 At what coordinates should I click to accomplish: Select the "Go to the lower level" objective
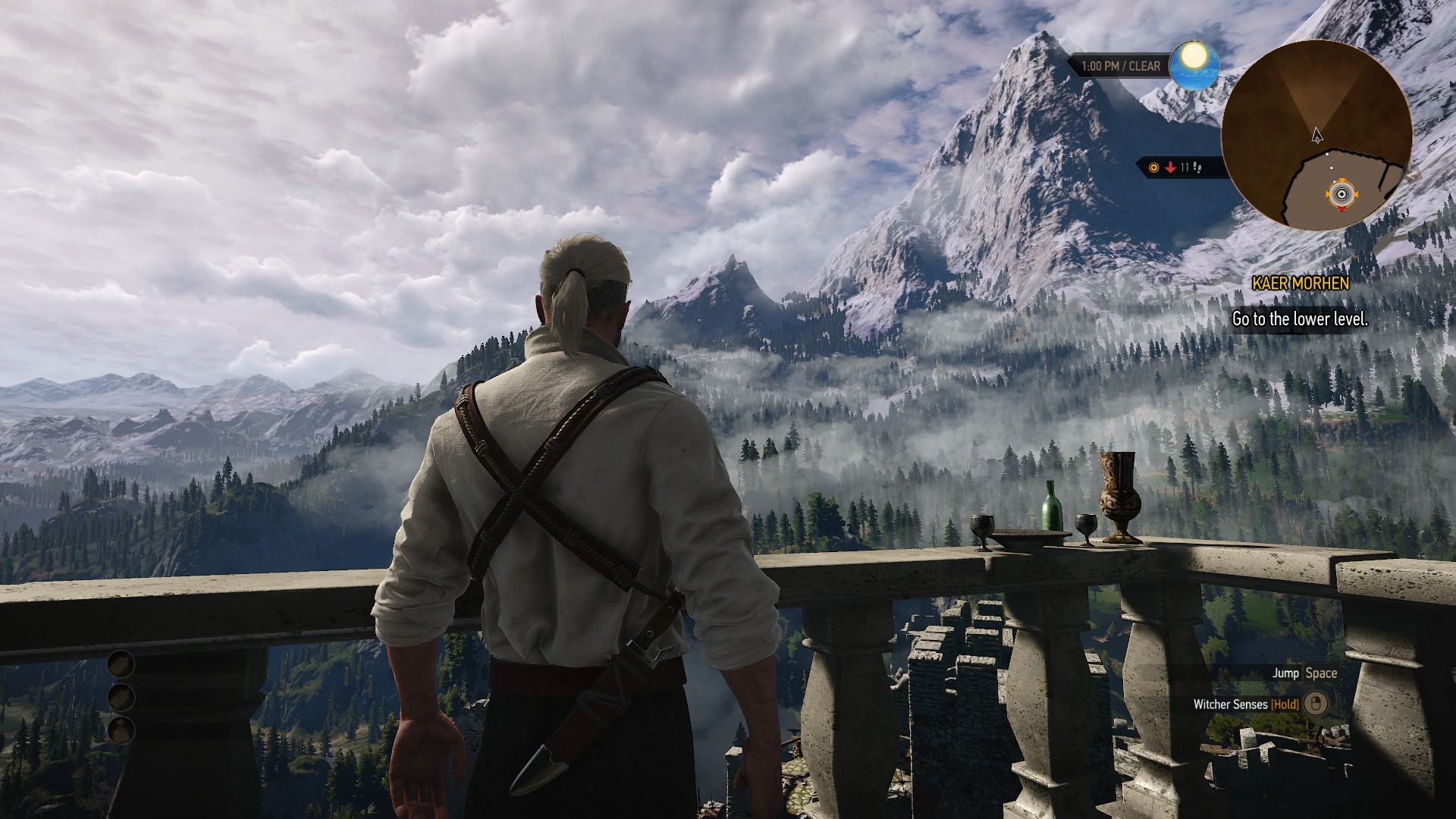click(x=1300, y=319)
